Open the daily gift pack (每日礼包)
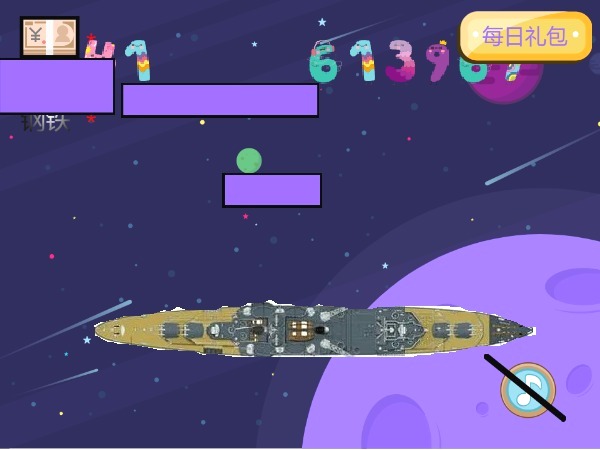 click(x=525, y=36)
